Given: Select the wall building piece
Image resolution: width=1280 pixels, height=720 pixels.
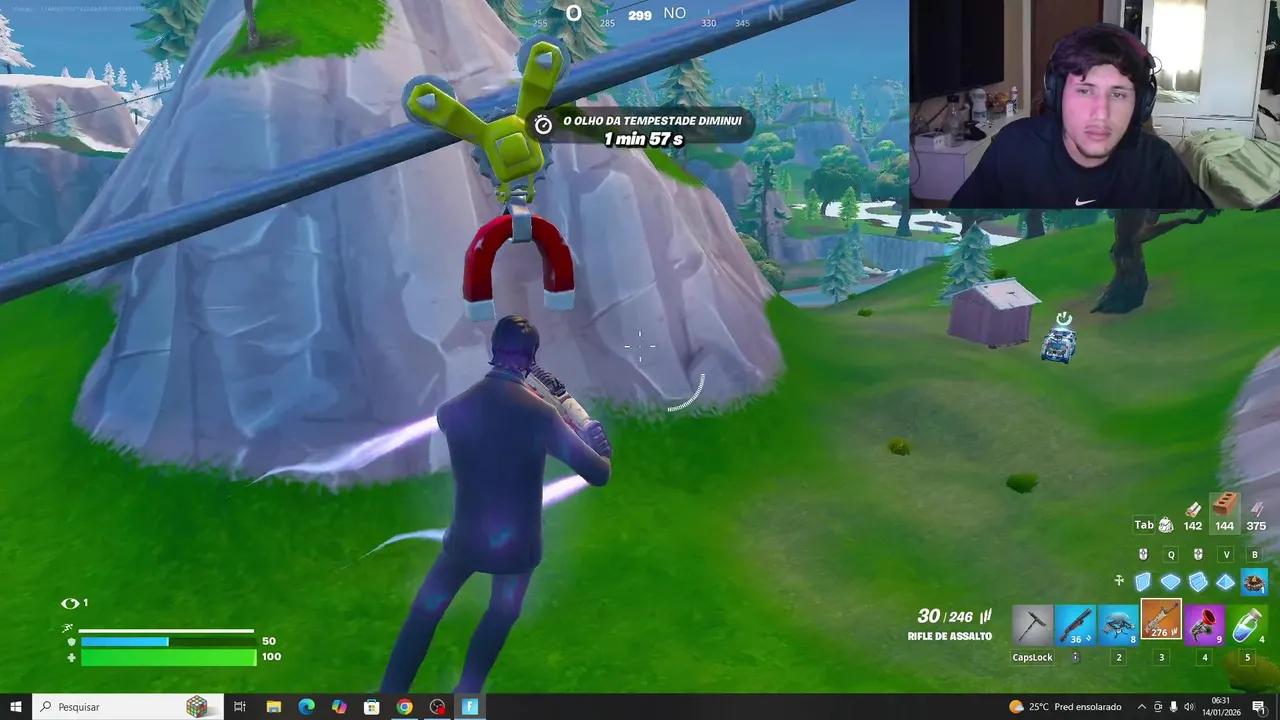Looking at the screenshot, I should (x=1142, y=581).
